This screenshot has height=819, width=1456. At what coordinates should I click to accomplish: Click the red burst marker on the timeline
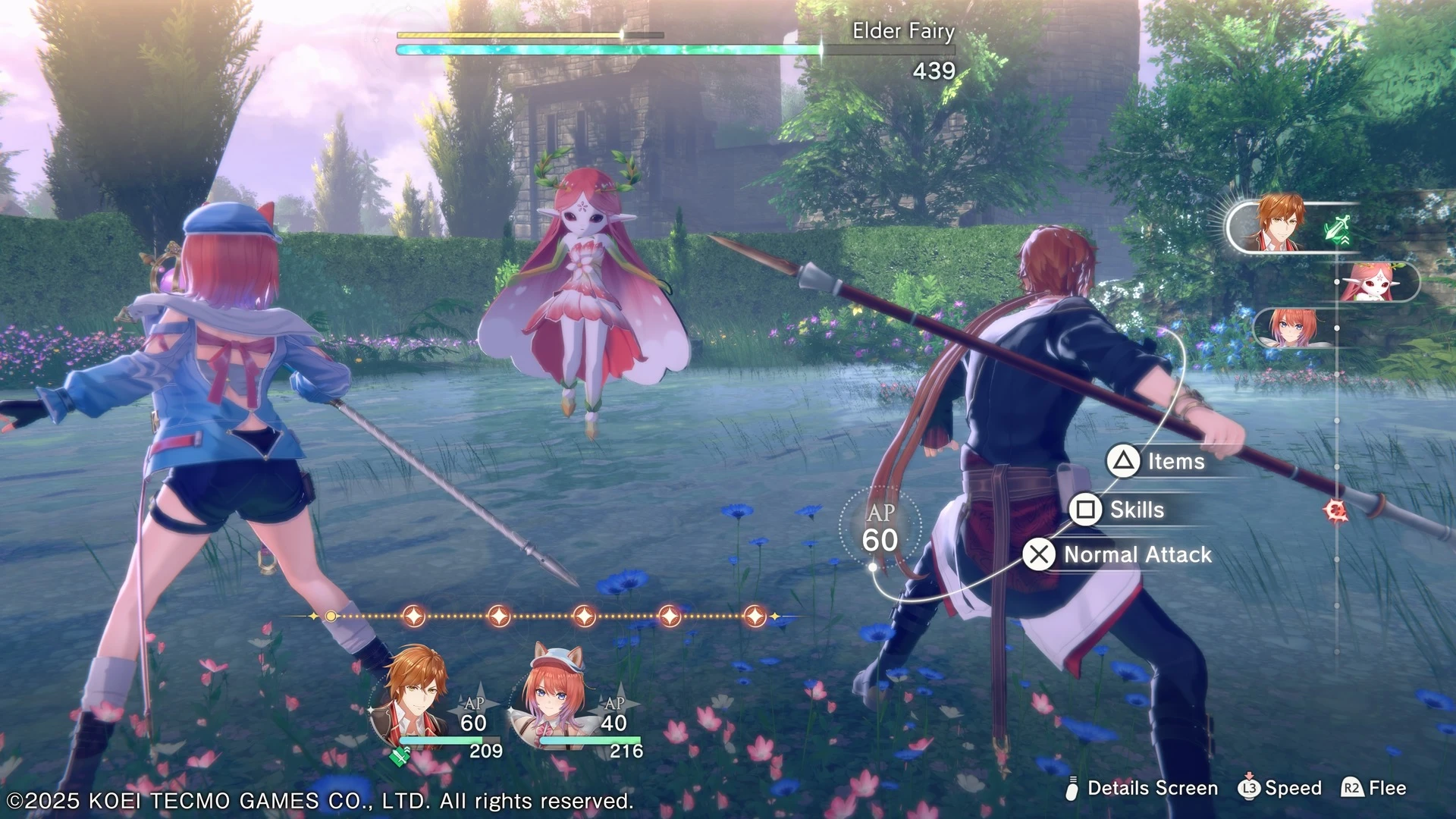[1335, 510]
